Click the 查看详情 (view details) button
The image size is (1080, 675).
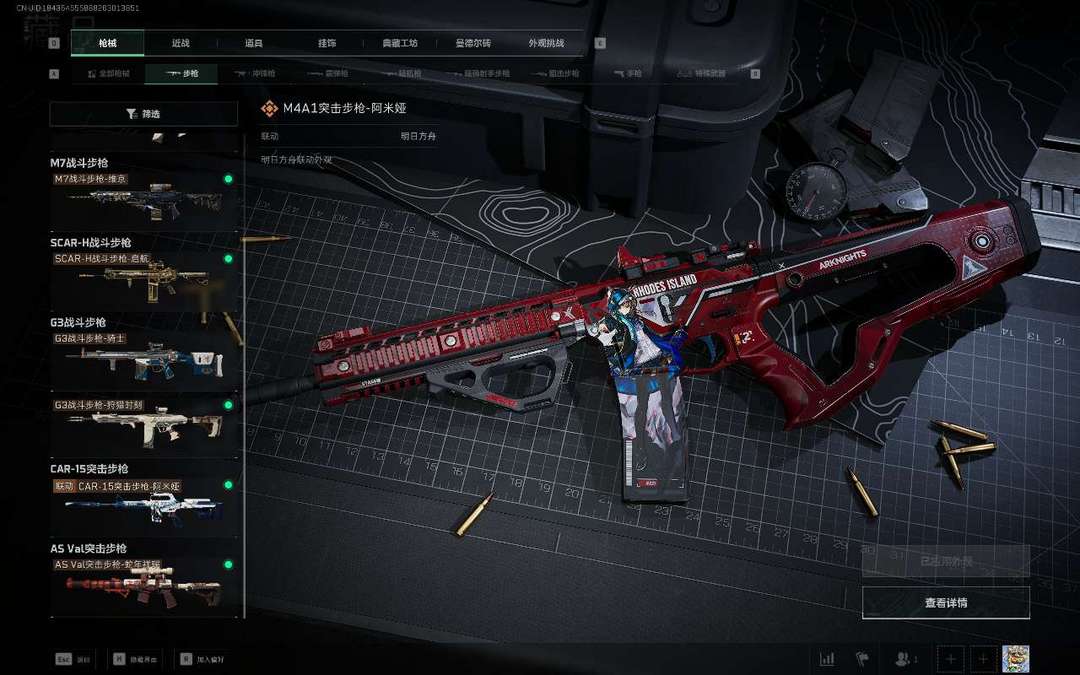click(x=945, y=603)
